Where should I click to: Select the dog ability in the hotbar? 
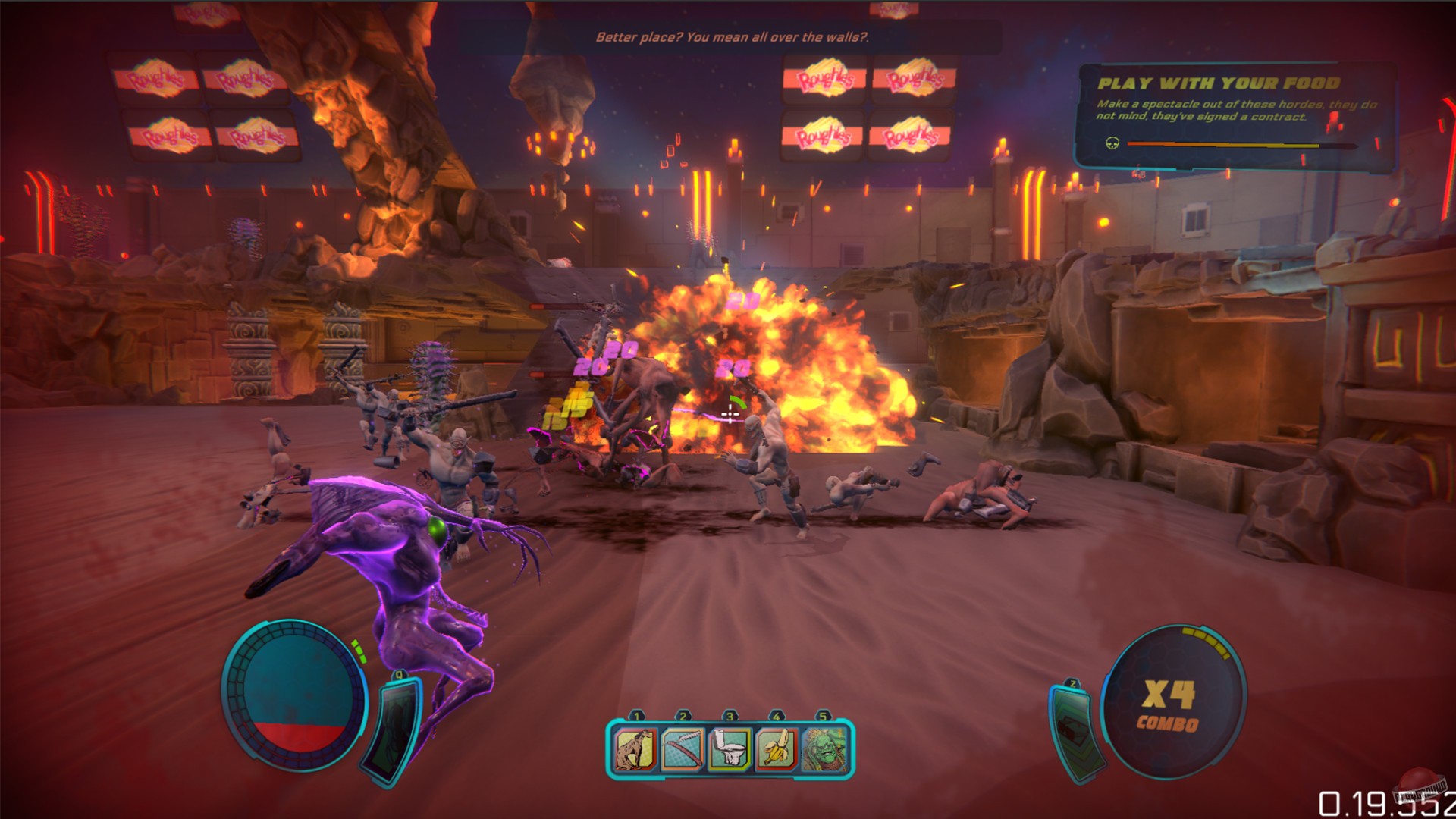635,749
